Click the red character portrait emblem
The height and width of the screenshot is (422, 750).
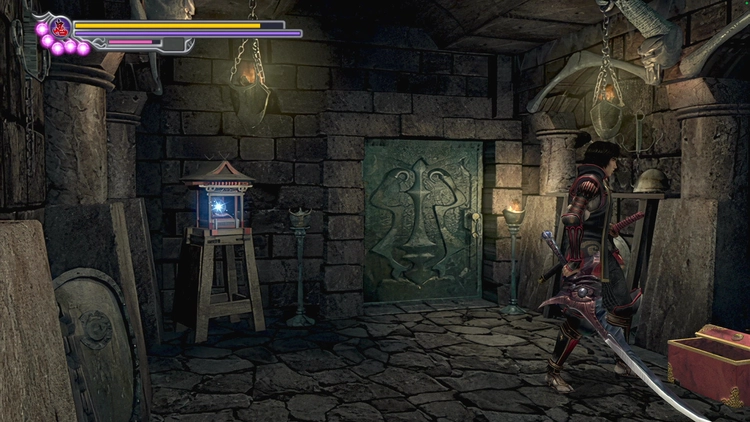(x=61, y=26)
